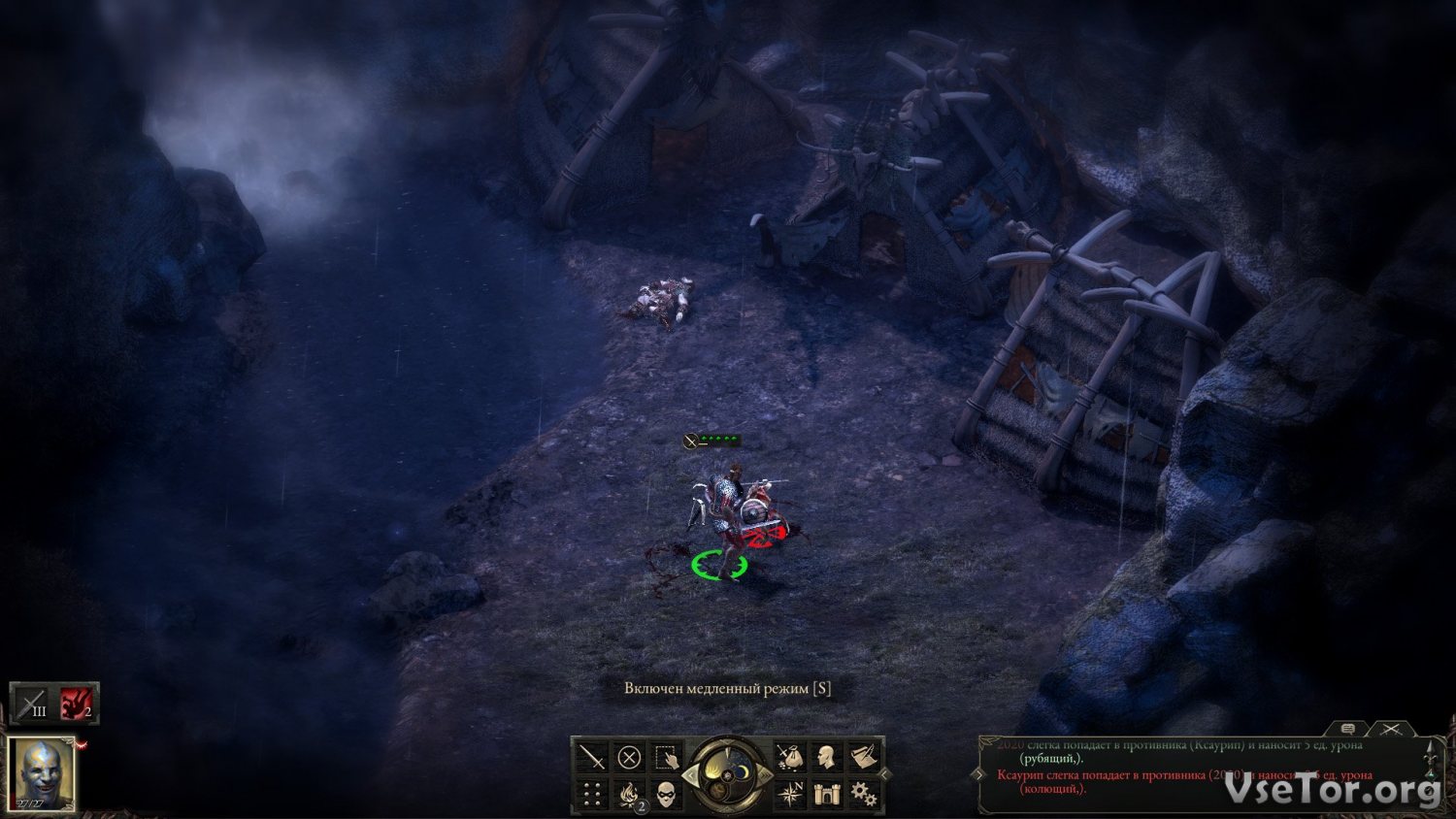Open the journal scroll and quill

click(x=863, y=757)
